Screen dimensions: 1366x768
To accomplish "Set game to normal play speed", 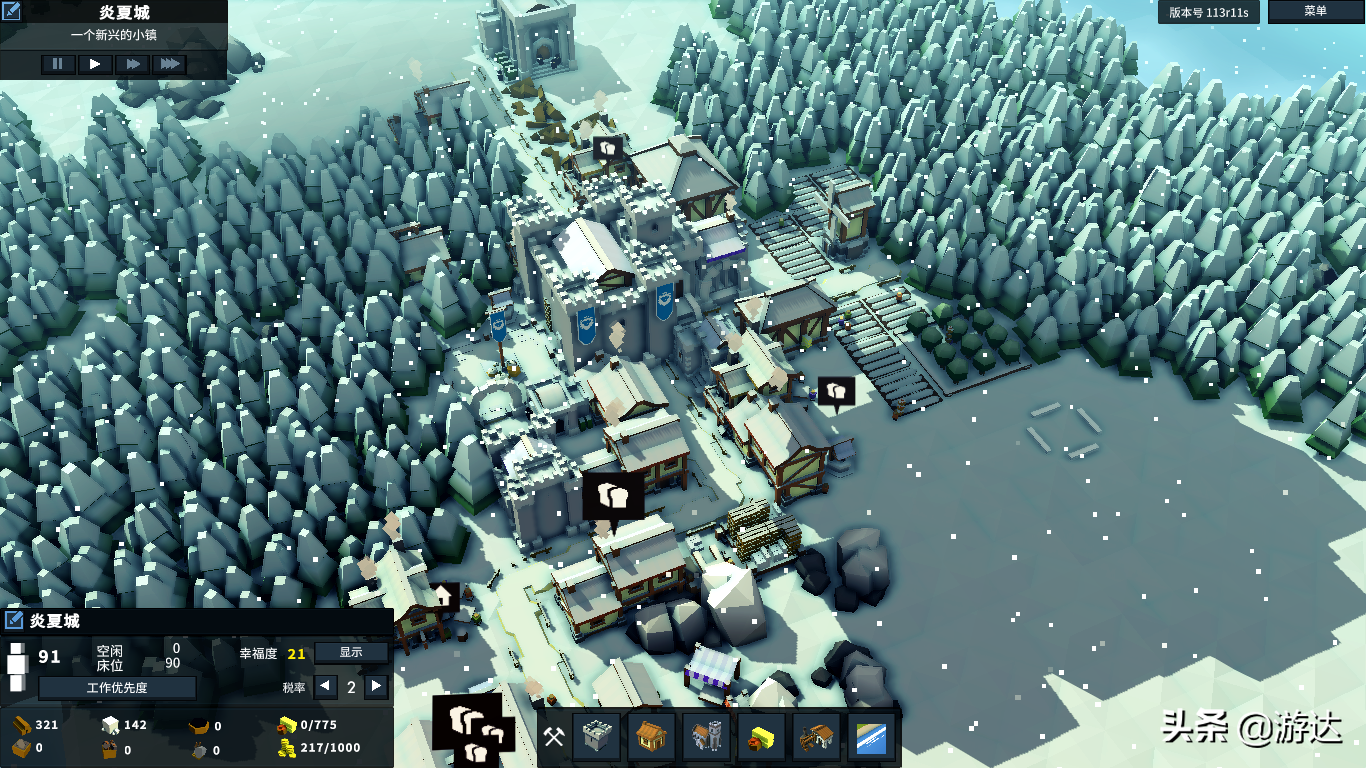I will coord(95,64).
